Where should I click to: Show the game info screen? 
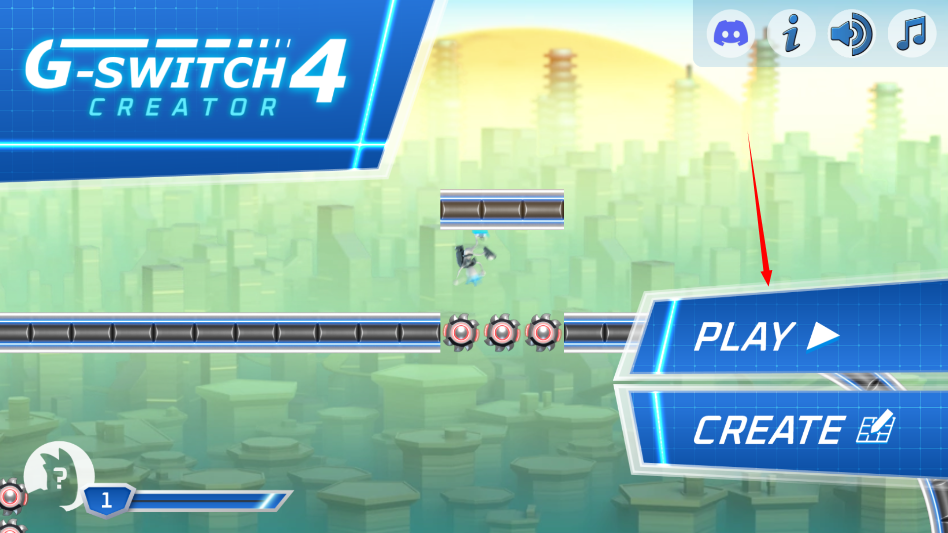pos(792,35)
